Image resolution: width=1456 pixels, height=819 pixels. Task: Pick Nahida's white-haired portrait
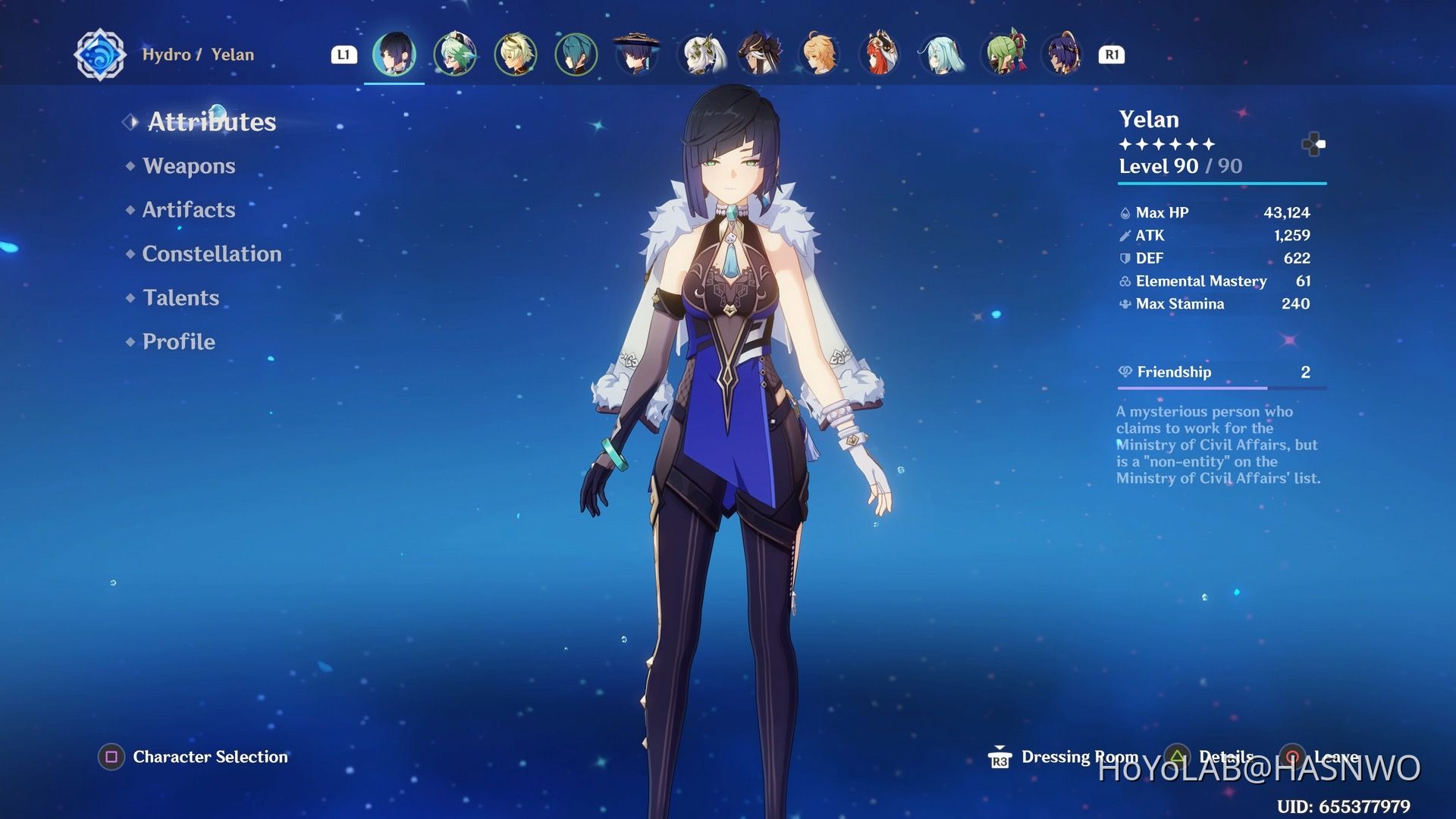coord(699,54)
